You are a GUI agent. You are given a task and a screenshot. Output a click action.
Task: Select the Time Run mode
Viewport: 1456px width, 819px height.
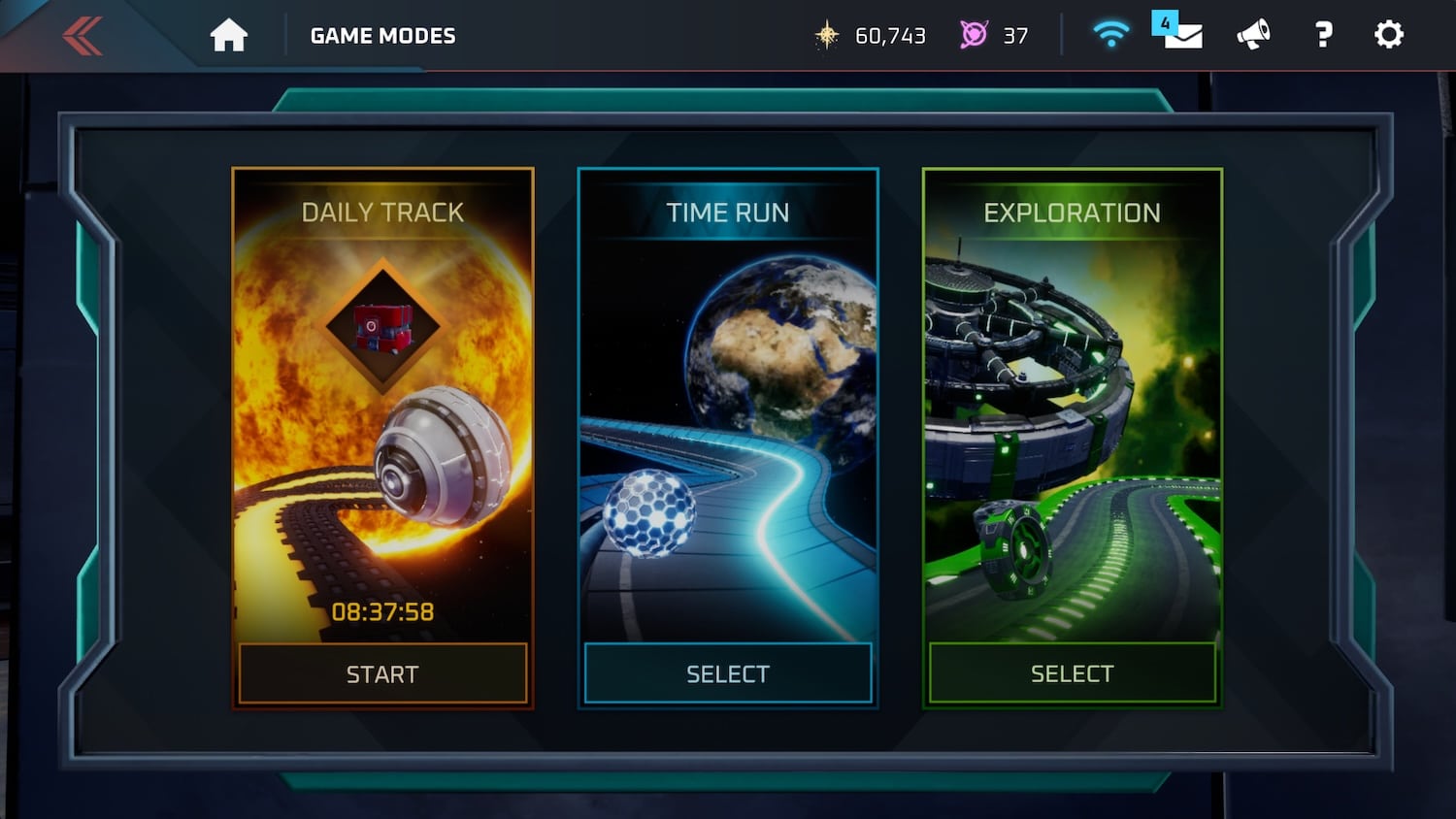tap(728, 673)
